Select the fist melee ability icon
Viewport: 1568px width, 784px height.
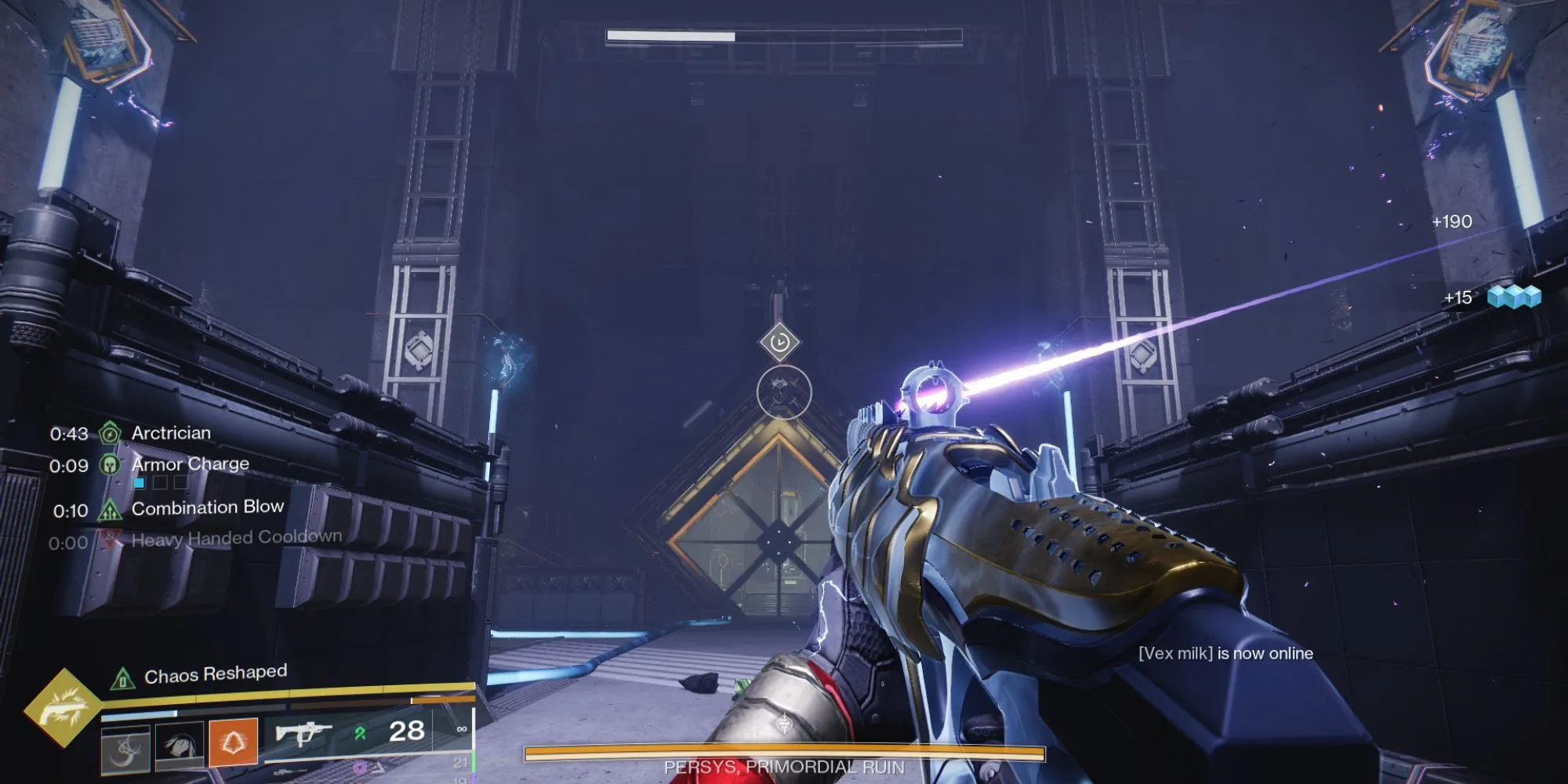(x=180, y=745)
